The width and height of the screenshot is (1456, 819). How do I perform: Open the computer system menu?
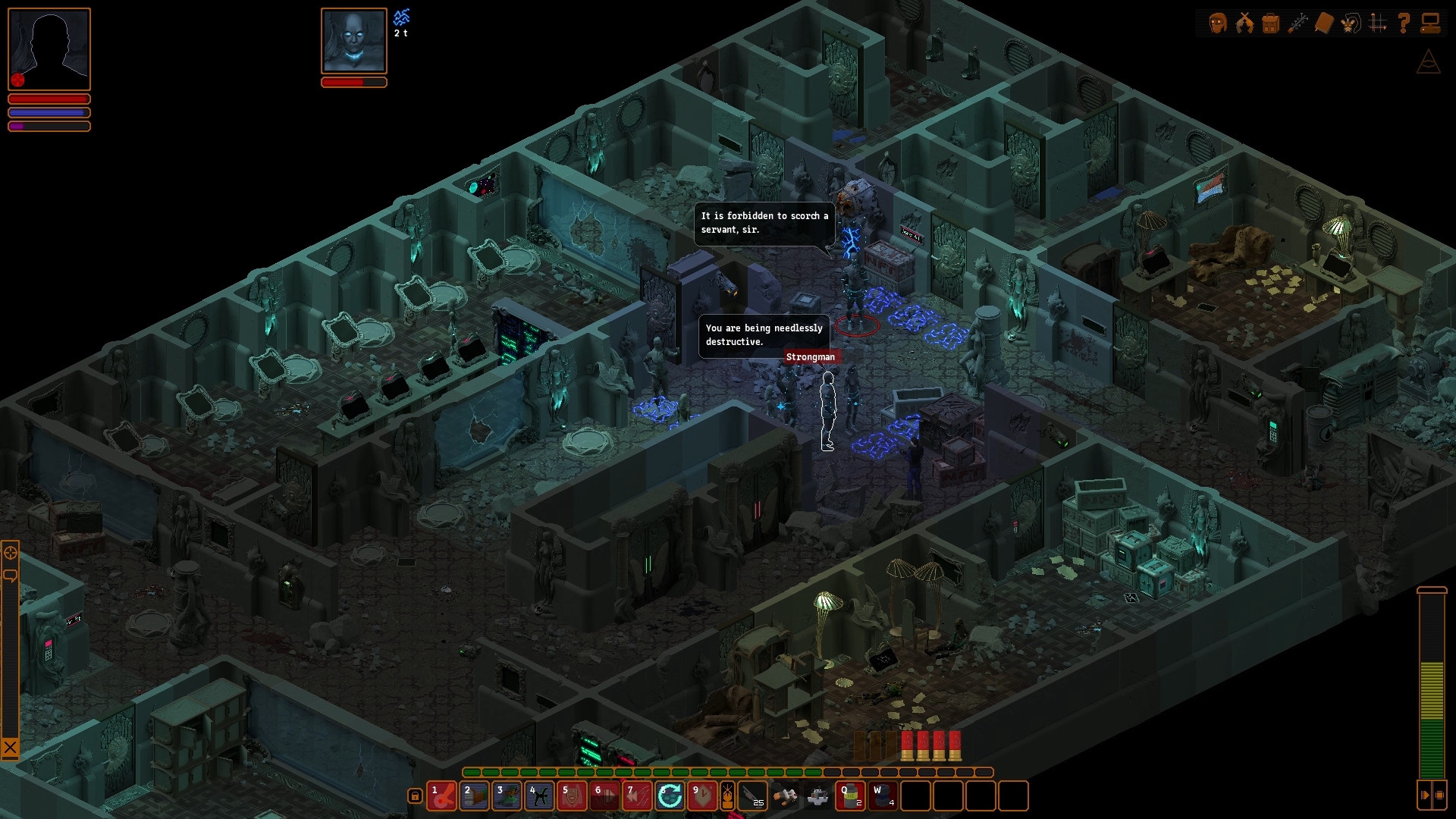tap(1430, 23)
